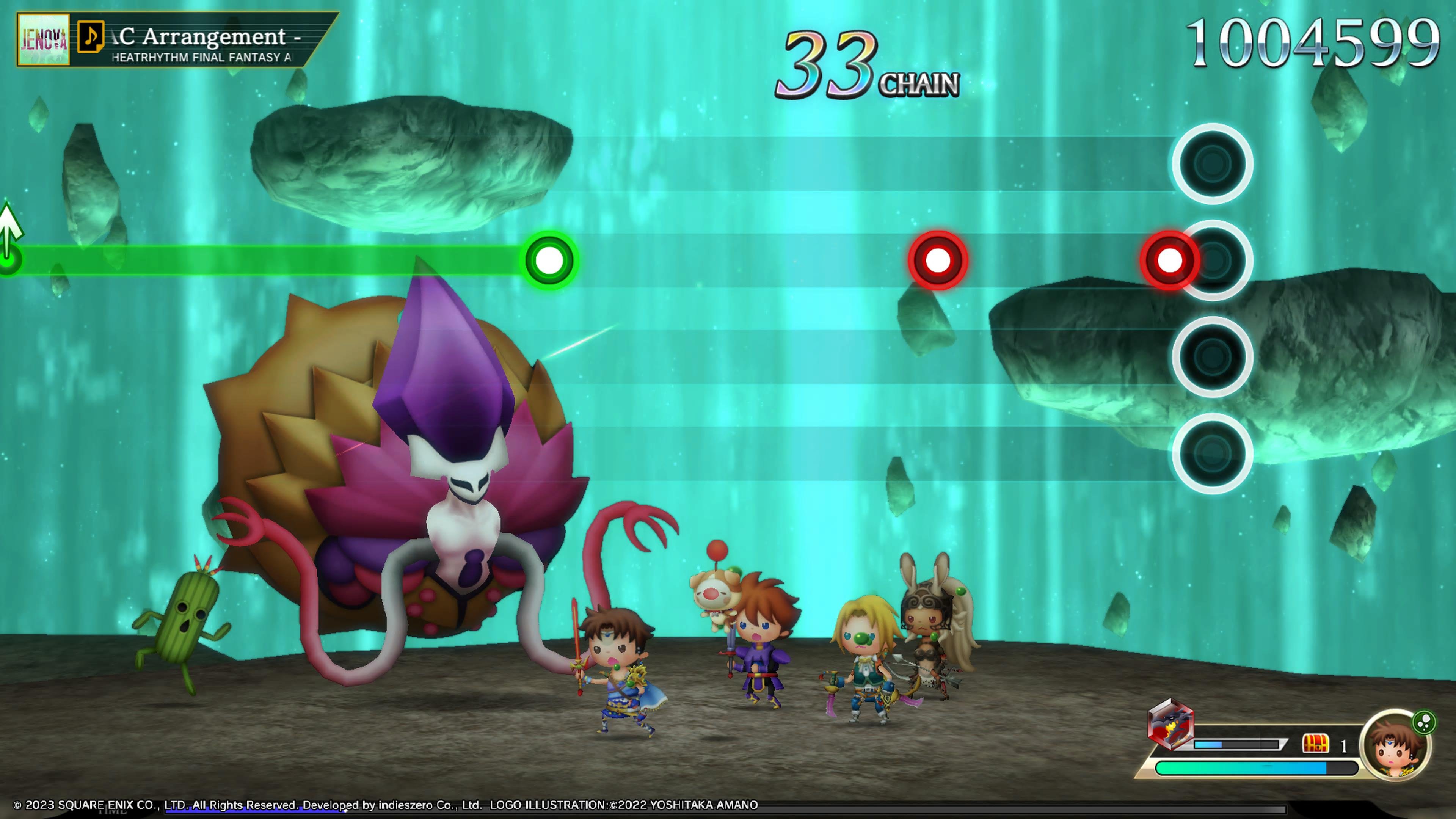This screenshot has height=819, width=1456.
Task: Click the JENOVA song jacket thumbnail
Action: coord(44,40)
